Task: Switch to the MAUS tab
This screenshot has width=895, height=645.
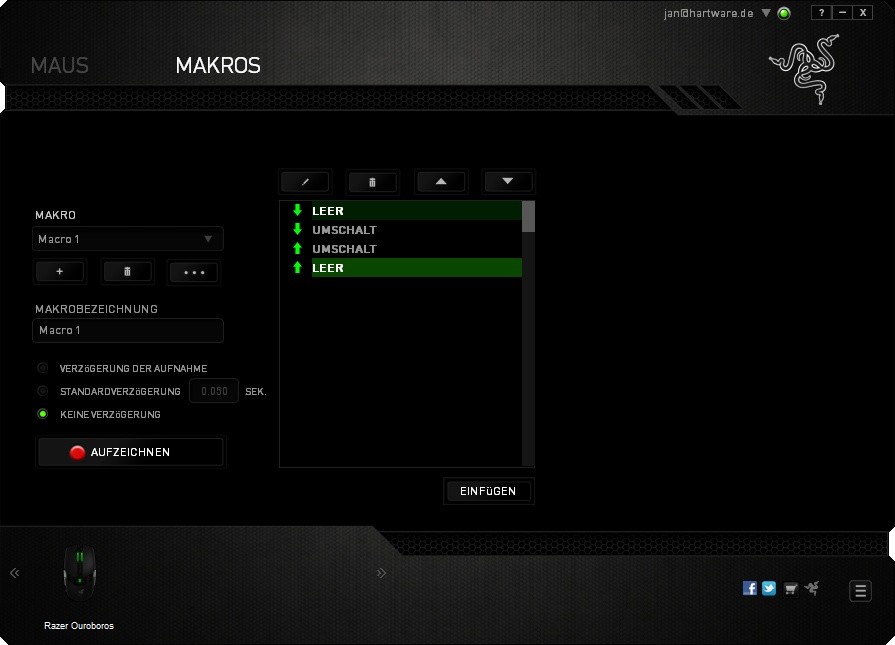Action: coord(60,66)
